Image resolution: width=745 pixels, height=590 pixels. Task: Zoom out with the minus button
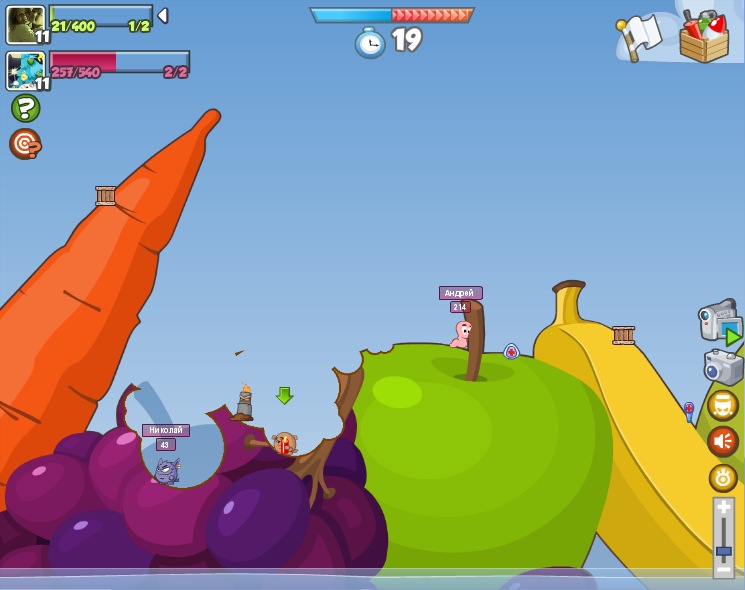(723, 569)
